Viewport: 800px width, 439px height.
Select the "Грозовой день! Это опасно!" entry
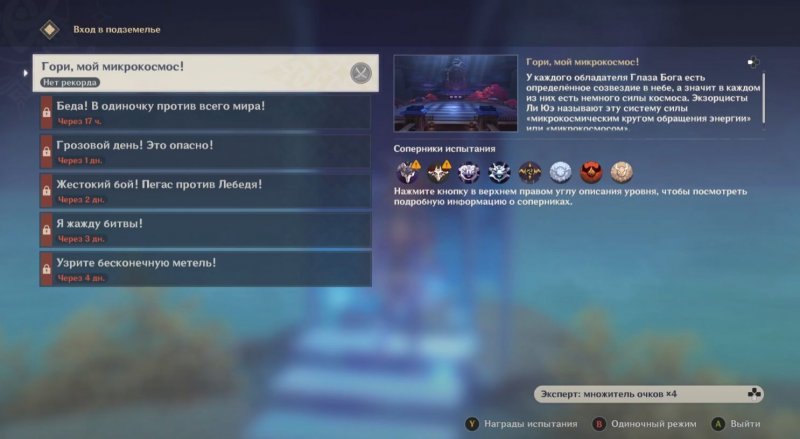[x=204, y=151]
